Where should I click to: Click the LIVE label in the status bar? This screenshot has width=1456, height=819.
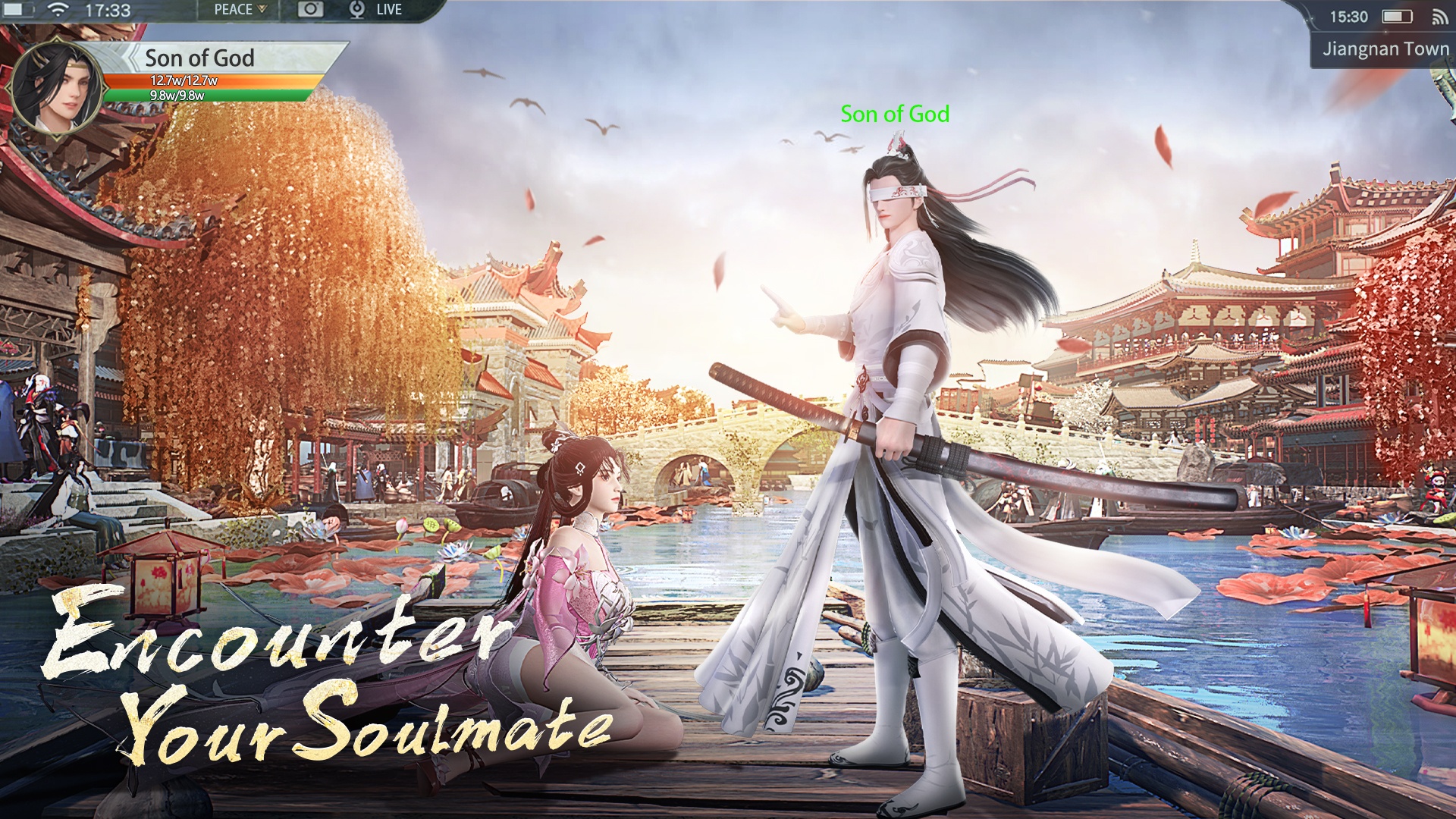388,9
